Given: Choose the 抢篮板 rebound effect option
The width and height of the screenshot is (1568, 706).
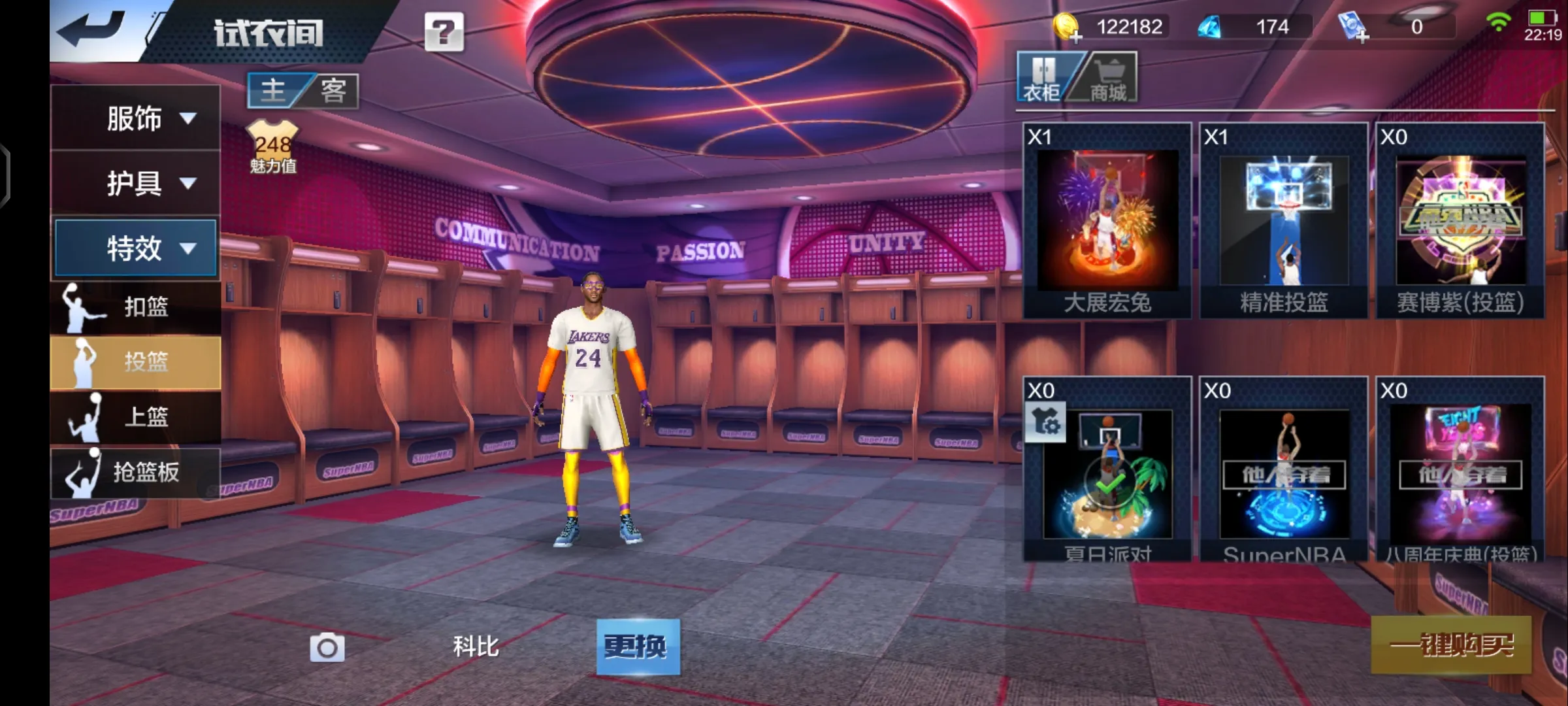Looking at the screenshot, I should tap(135, 472).
